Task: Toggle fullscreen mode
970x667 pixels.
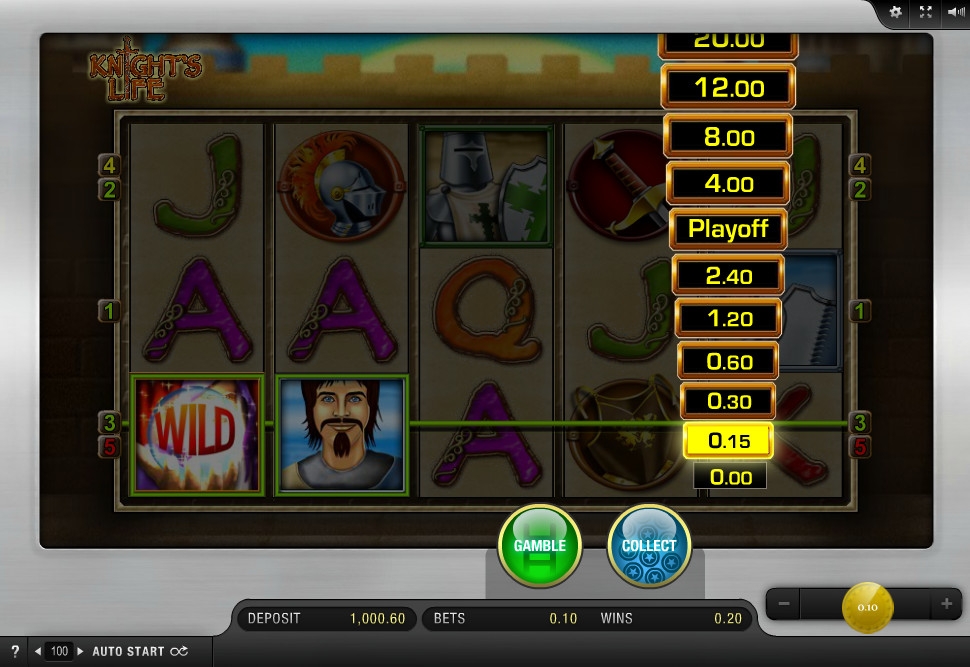Action: [925, 12]
